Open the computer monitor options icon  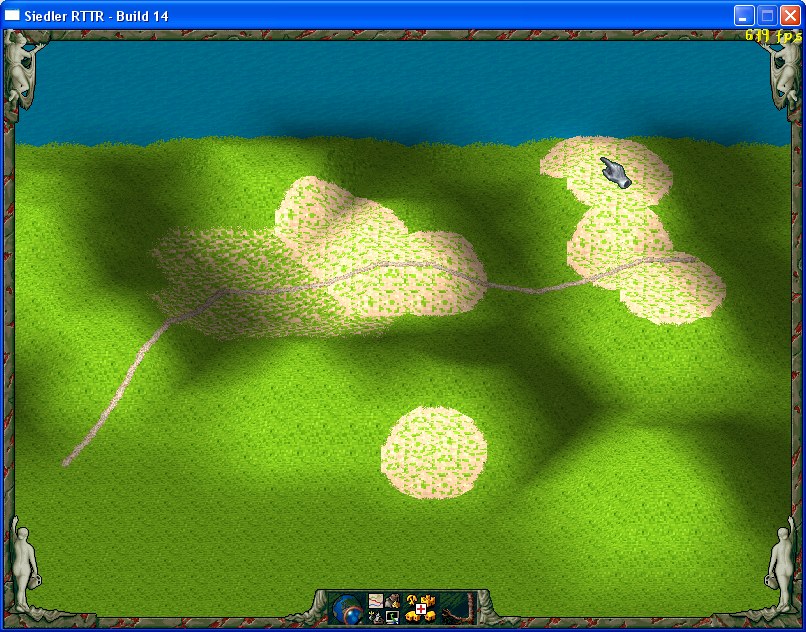(x=392, y=615)
